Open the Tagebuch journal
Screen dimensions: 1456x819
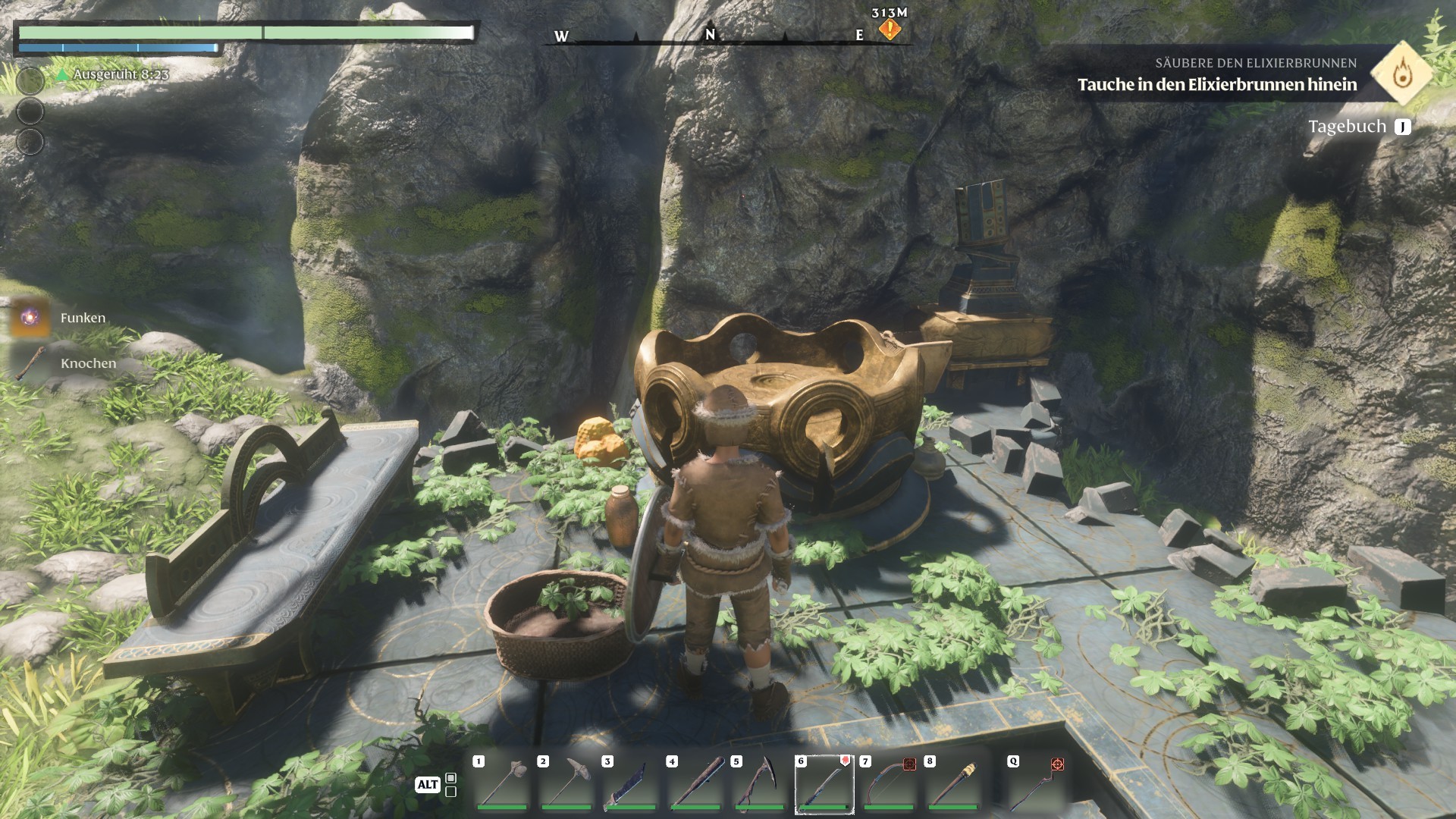[x=1359, y=127]
